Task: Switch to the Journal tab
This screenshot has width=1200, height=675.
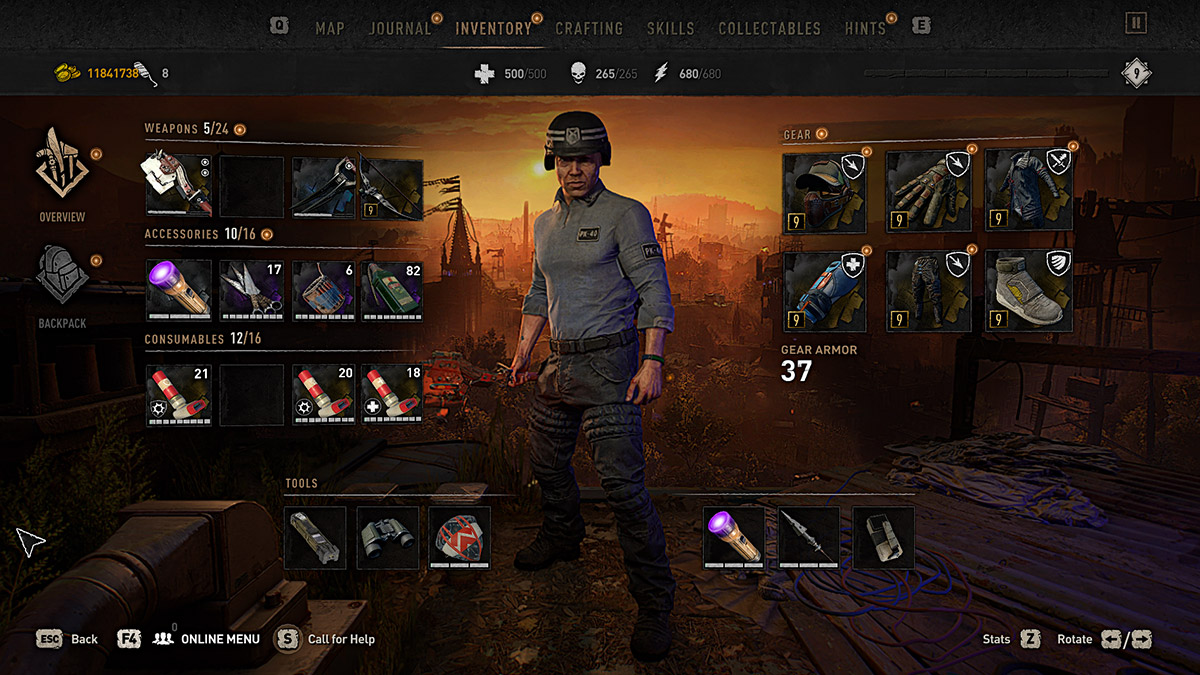Action: tap(399, 28)
